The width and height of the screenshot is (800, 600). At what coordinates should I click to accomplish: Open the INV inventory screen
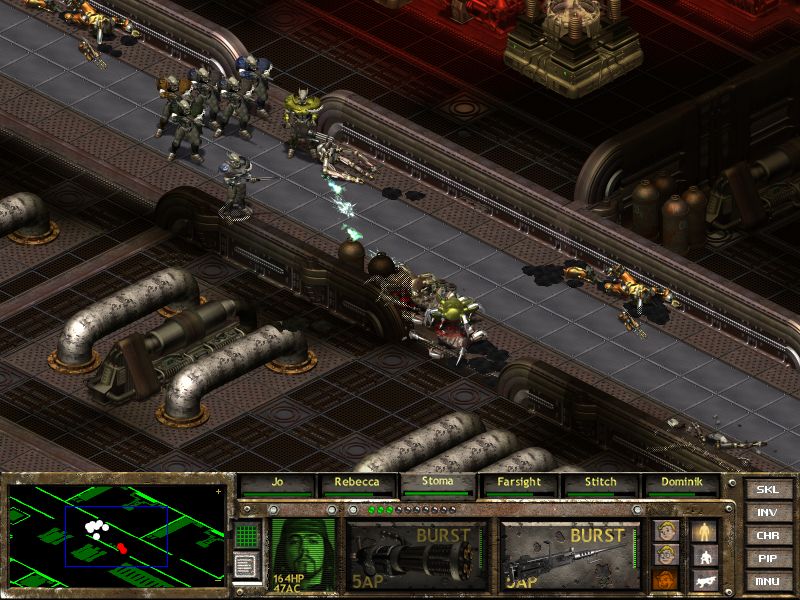pos(767,513)
